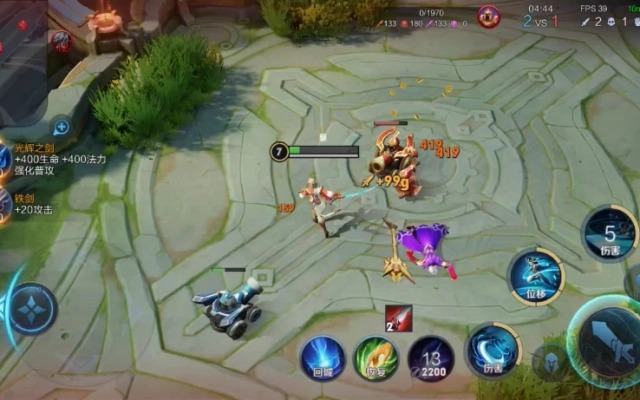
Task: Tap the summoner spell showing 2200
Action: 430,358
